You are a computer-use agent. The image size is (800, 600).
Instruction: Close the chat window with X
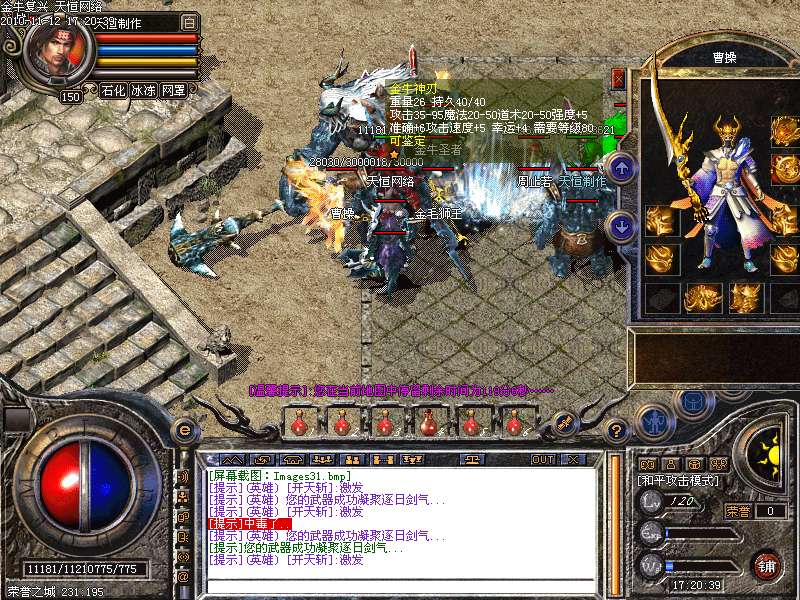click(x=573, y=459)
